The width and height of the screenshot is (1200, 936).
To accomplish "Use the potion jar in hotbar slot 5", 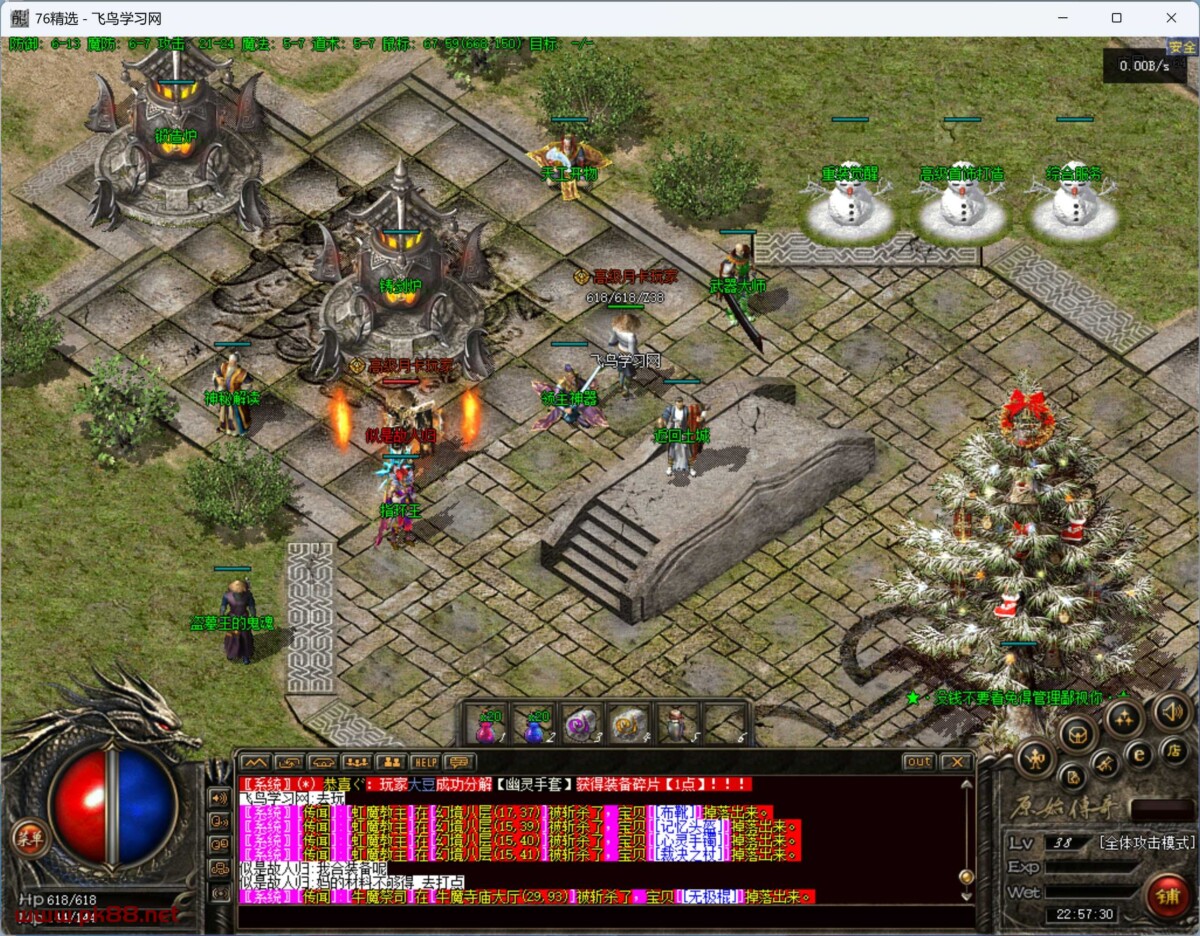I will coord(677,726).
